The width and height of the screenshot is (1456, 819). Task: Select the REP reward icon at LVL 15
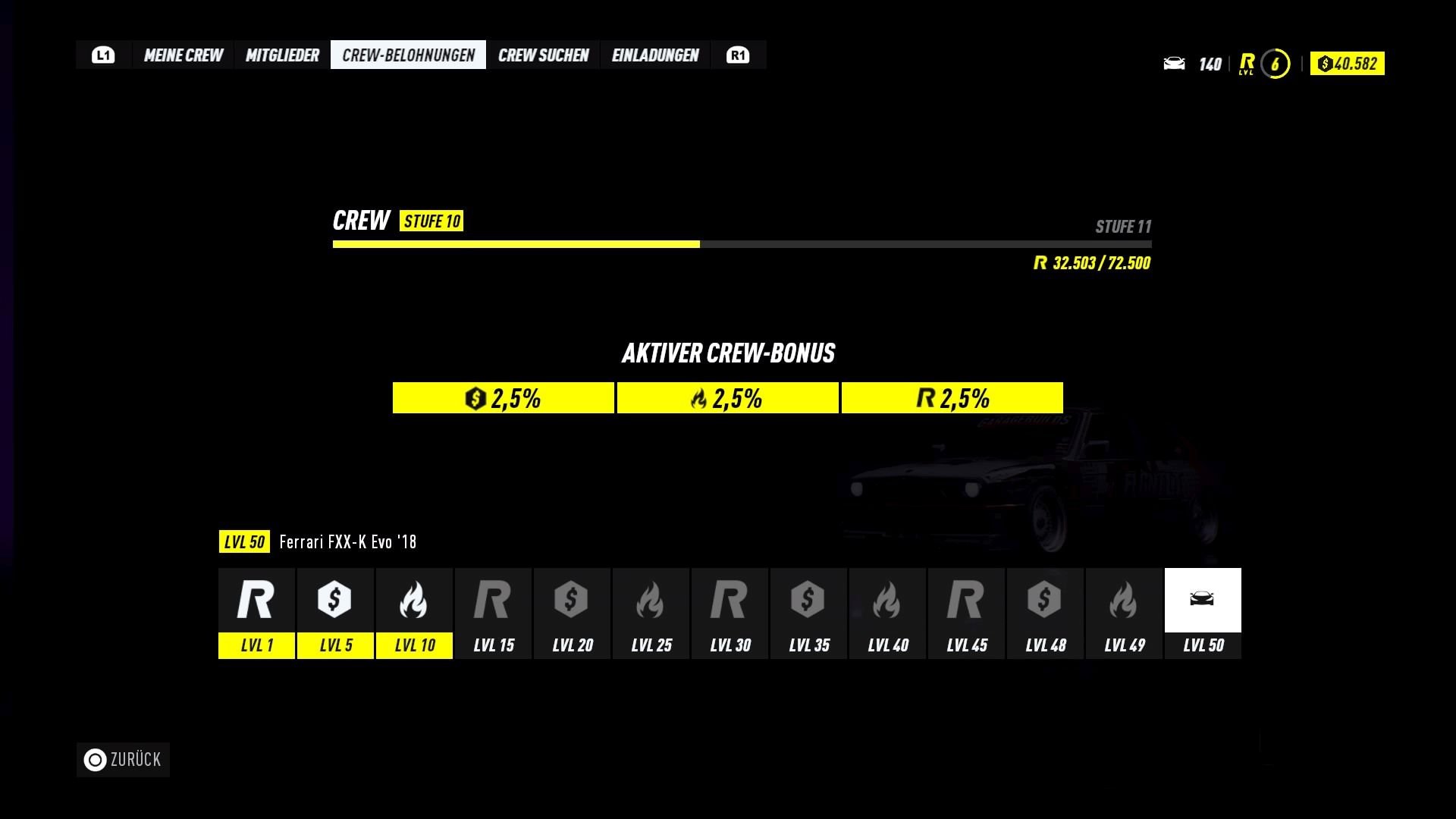click(493, 600)
